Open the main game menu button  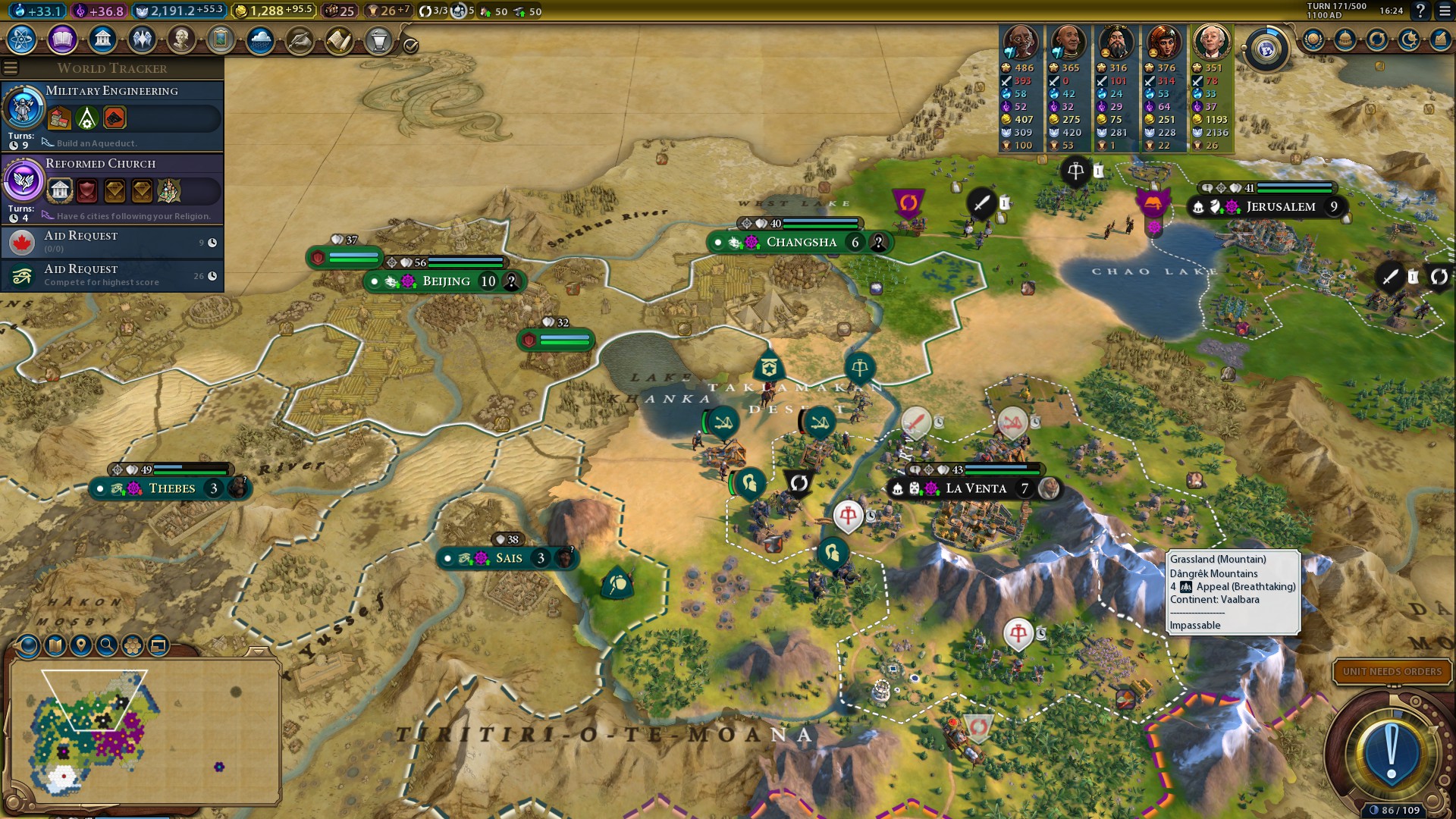point(1445,11)
